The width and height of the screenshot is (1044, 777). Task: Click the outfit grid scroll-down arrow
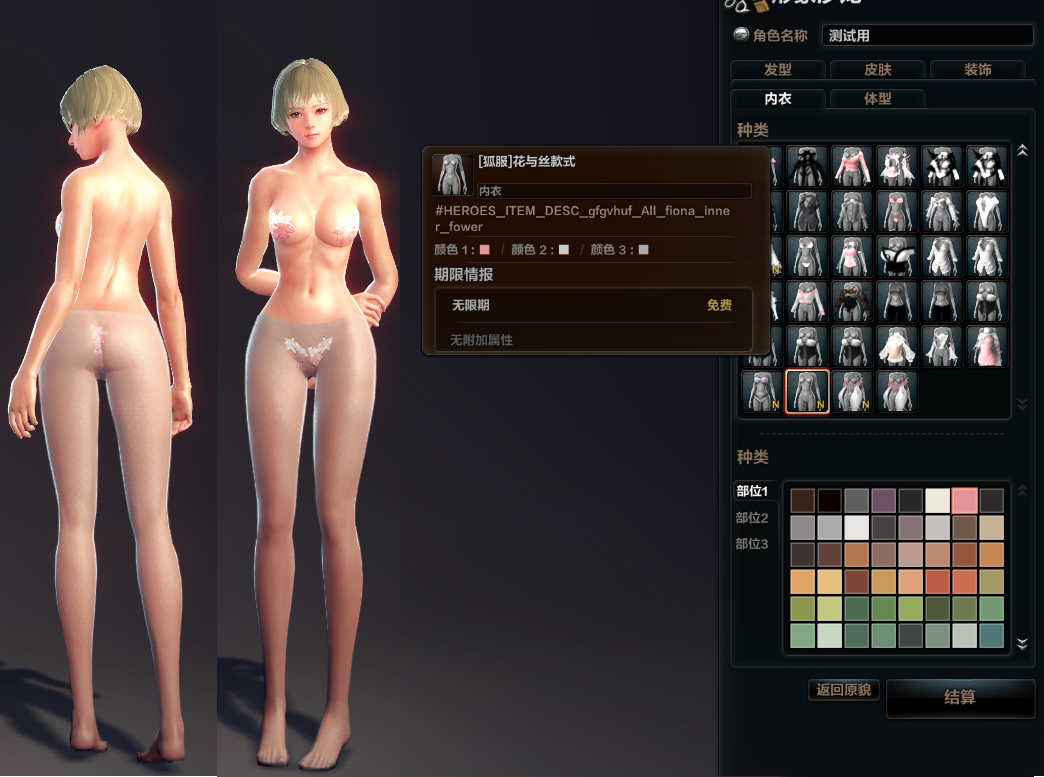click(1022, 404)
